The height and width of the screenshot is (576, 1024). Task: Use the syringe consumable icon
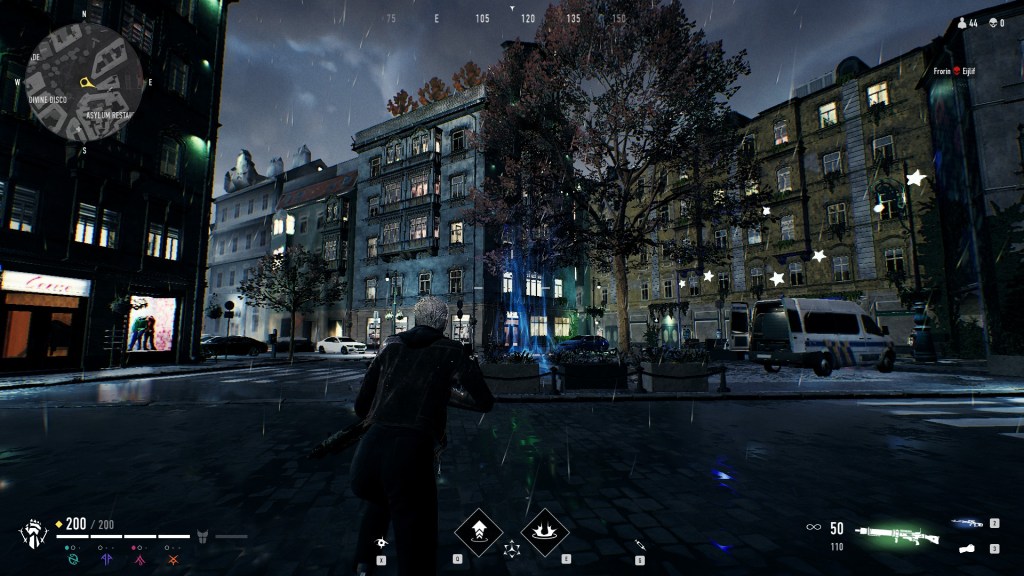point(639,544)
